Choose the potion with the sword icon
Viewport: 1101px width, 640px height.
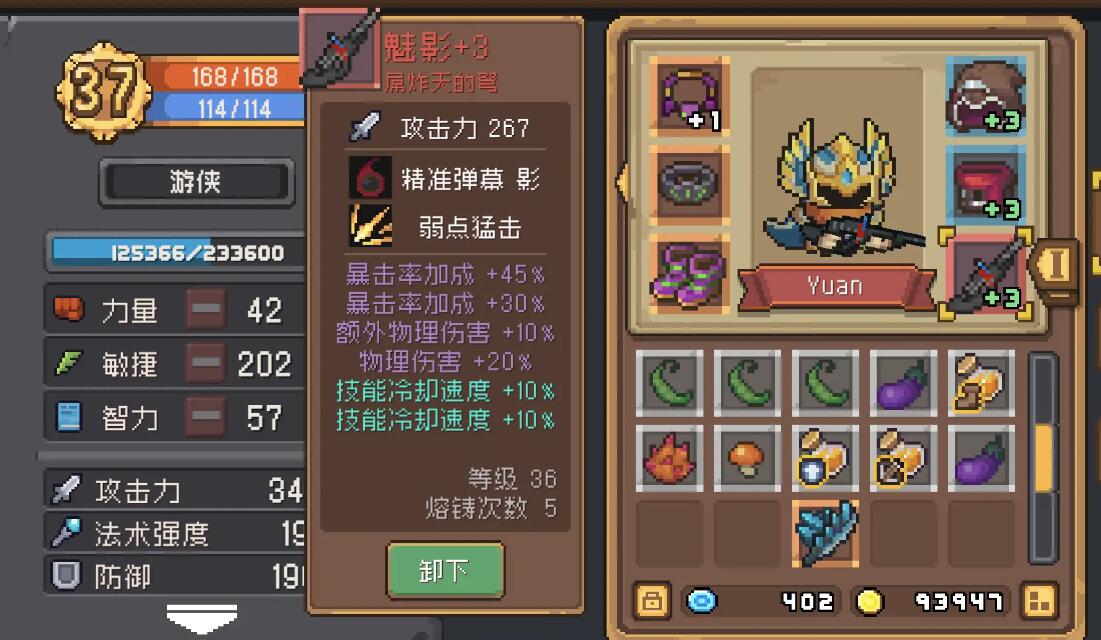pos(903,459)
